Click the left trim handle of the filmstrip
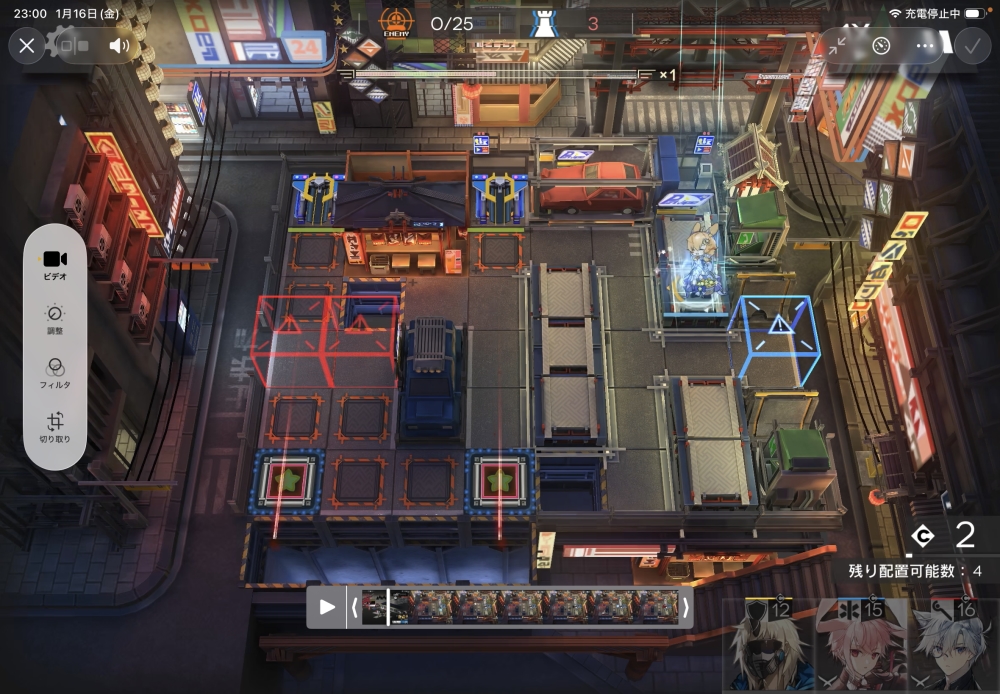This screenshot has height=694, width=1000. (x=353, y=607)
